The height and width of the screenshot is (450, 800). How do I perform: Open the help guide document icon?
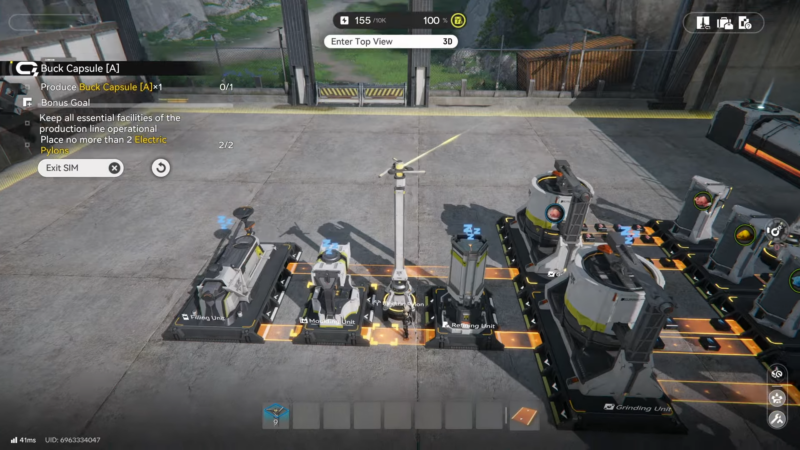pyautogui.click(x=745, y=22)
